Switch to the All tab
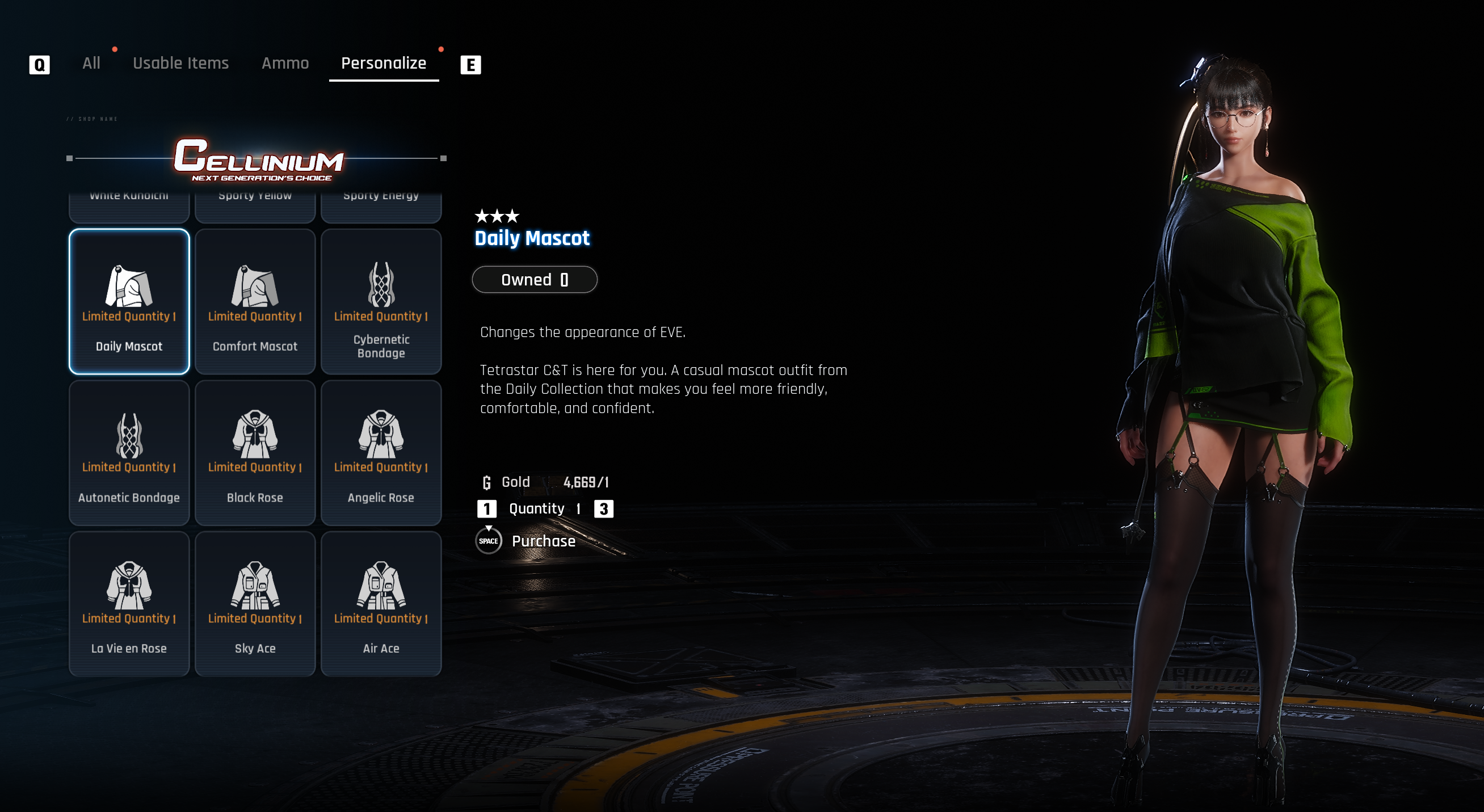 coord(91,64)
